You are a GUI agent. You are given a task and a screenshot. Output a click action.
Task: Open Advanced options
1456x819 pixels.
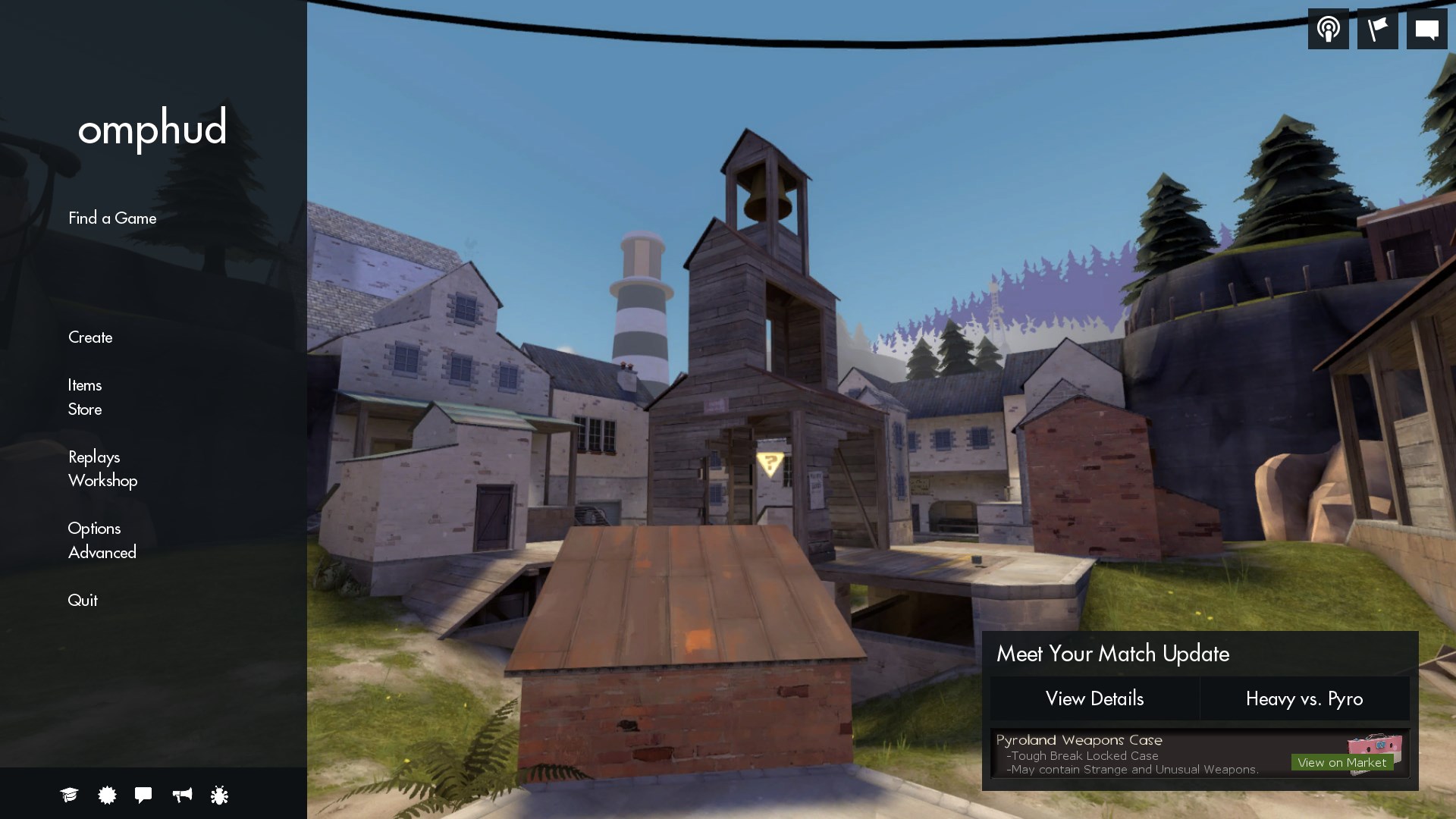click(x=102, y=552)
